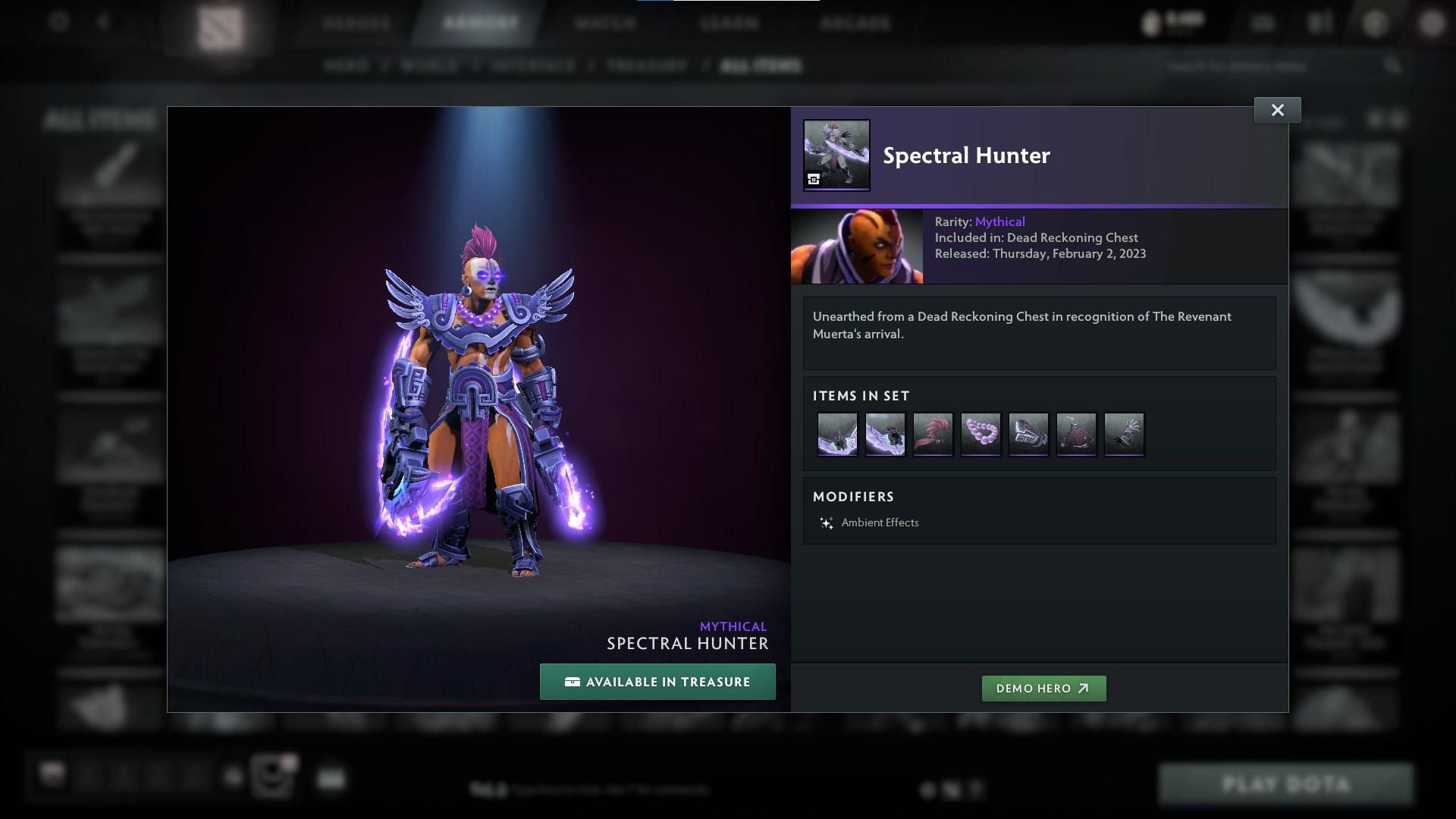
Task: Open DEMO HERO to preview the set
Action: [x=1043, y=689]
